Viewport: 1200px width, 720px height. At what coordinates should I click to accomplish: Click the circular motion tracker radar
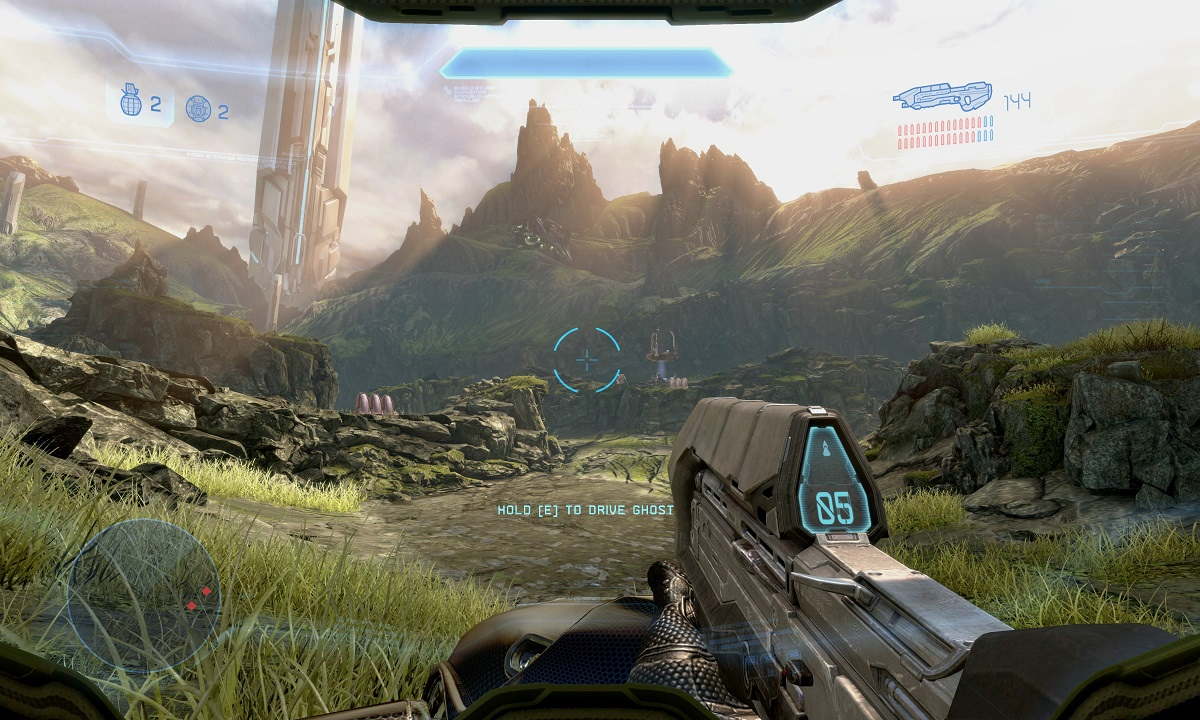(x=144, y=595)
